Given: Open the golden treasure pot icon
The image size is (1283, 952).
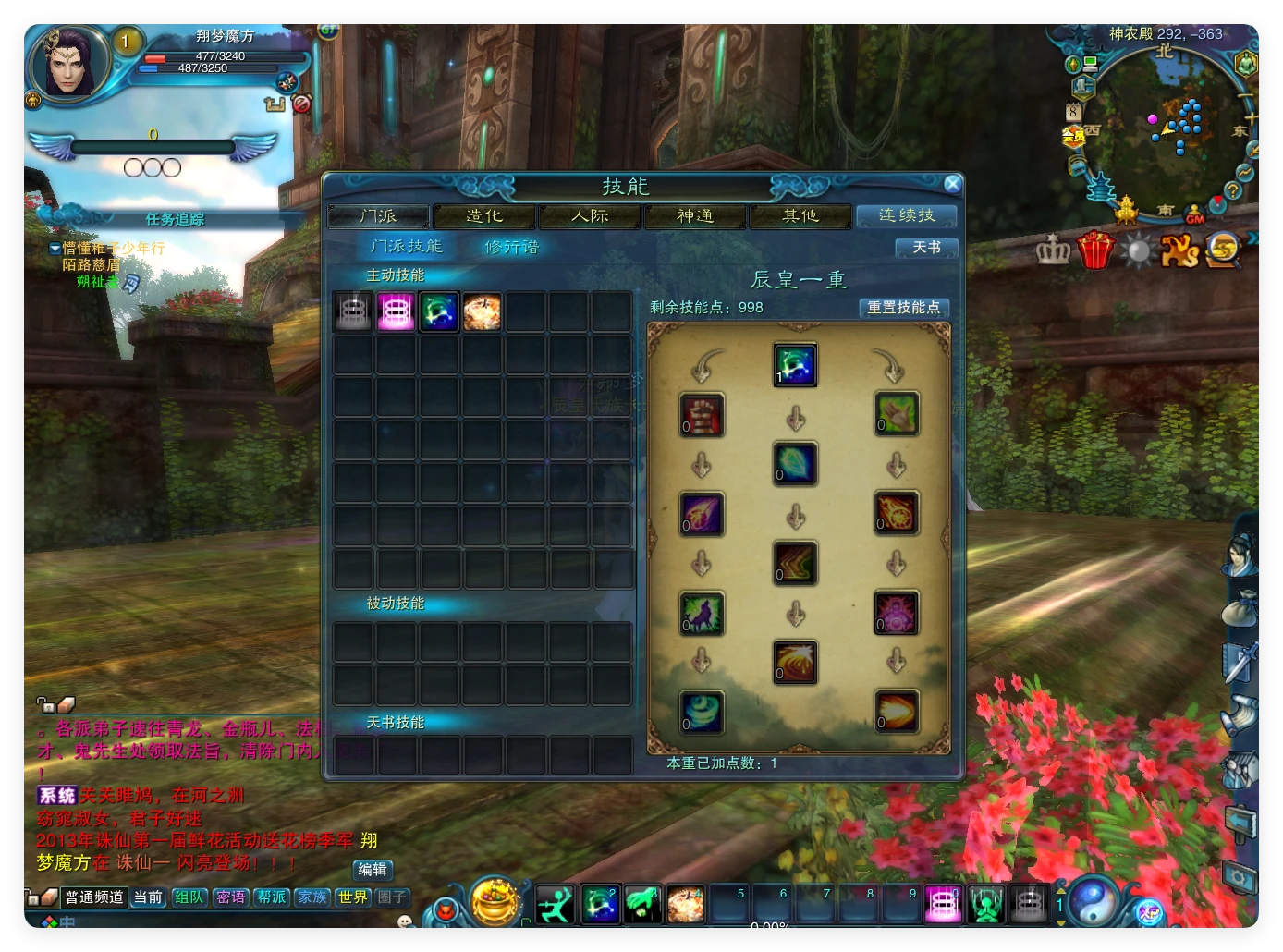Looking at the screenshot, I should 495,900.
